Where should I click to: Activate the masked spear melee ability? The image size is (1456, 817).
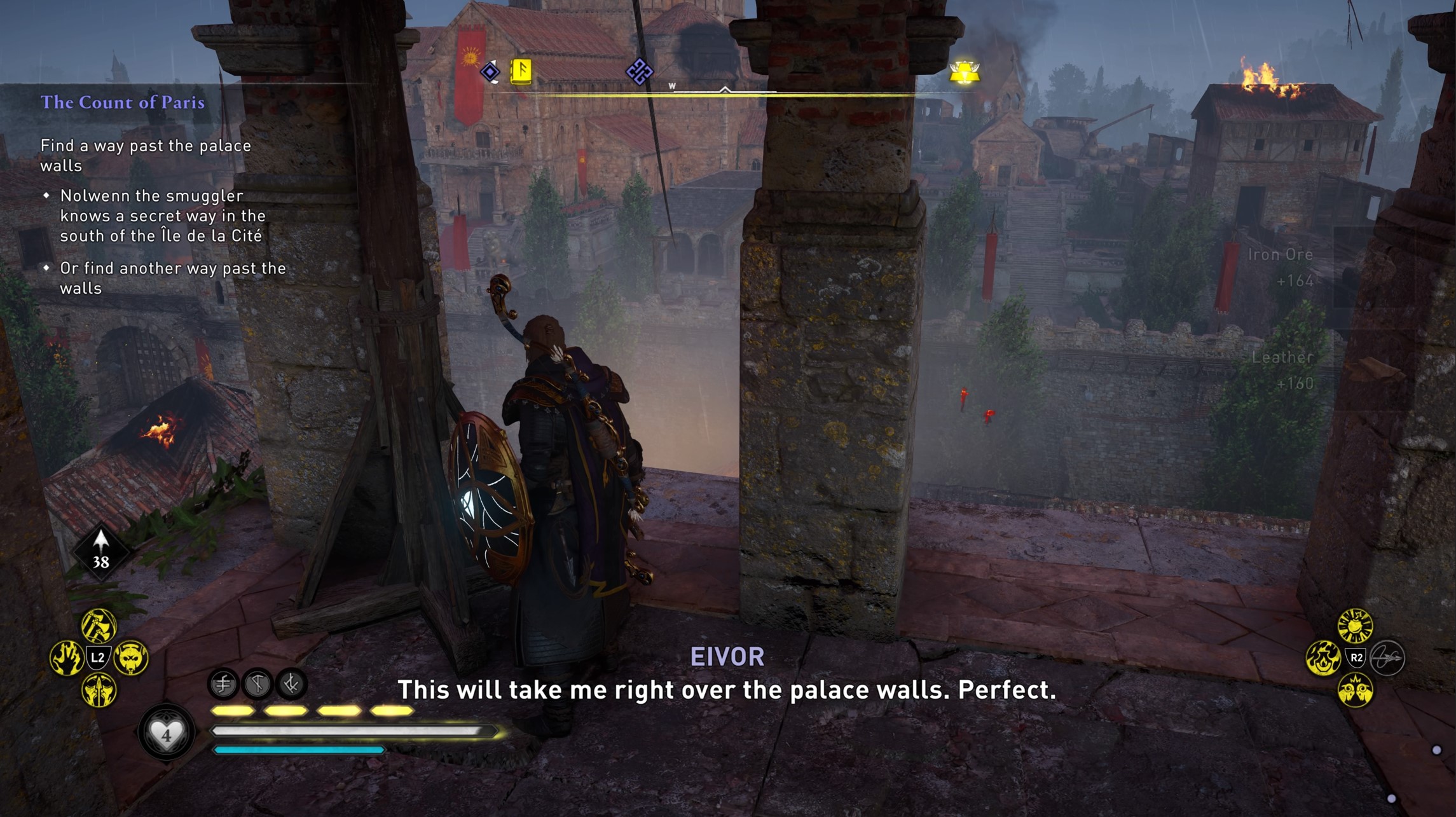click(x=99, y=690)
